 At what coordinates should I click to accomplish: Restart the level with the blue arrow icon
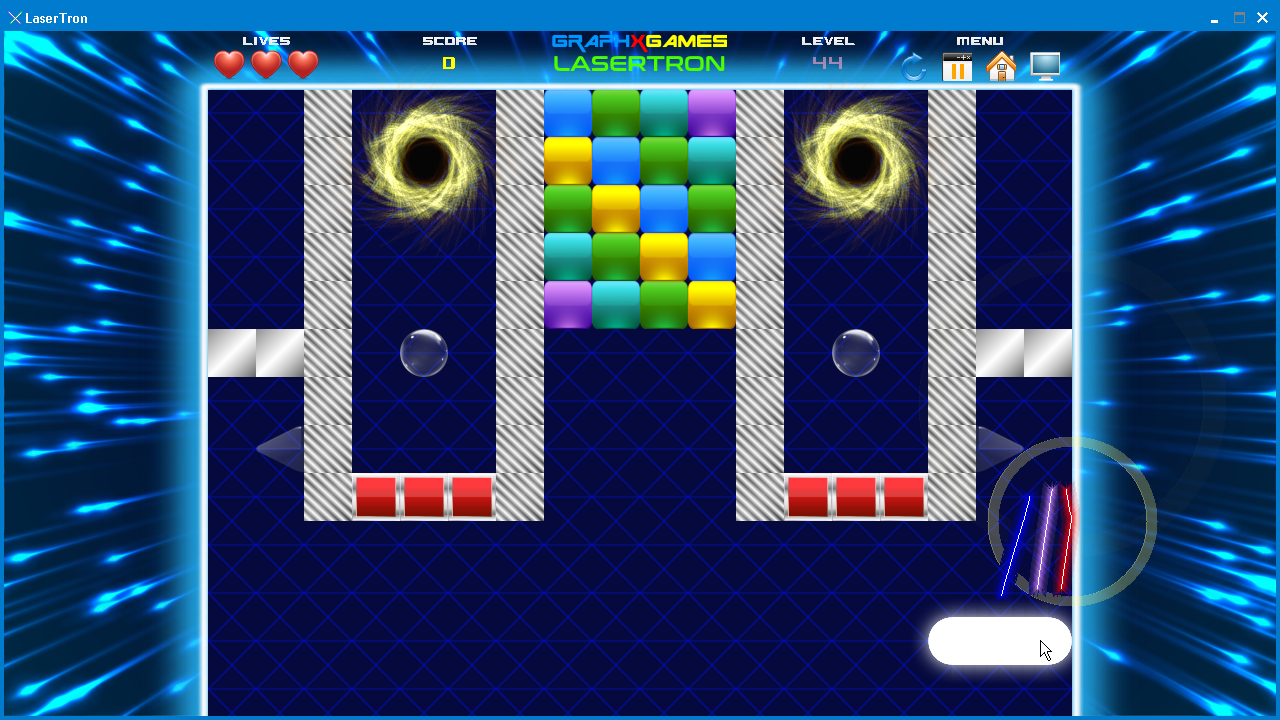tap(913, 67)
